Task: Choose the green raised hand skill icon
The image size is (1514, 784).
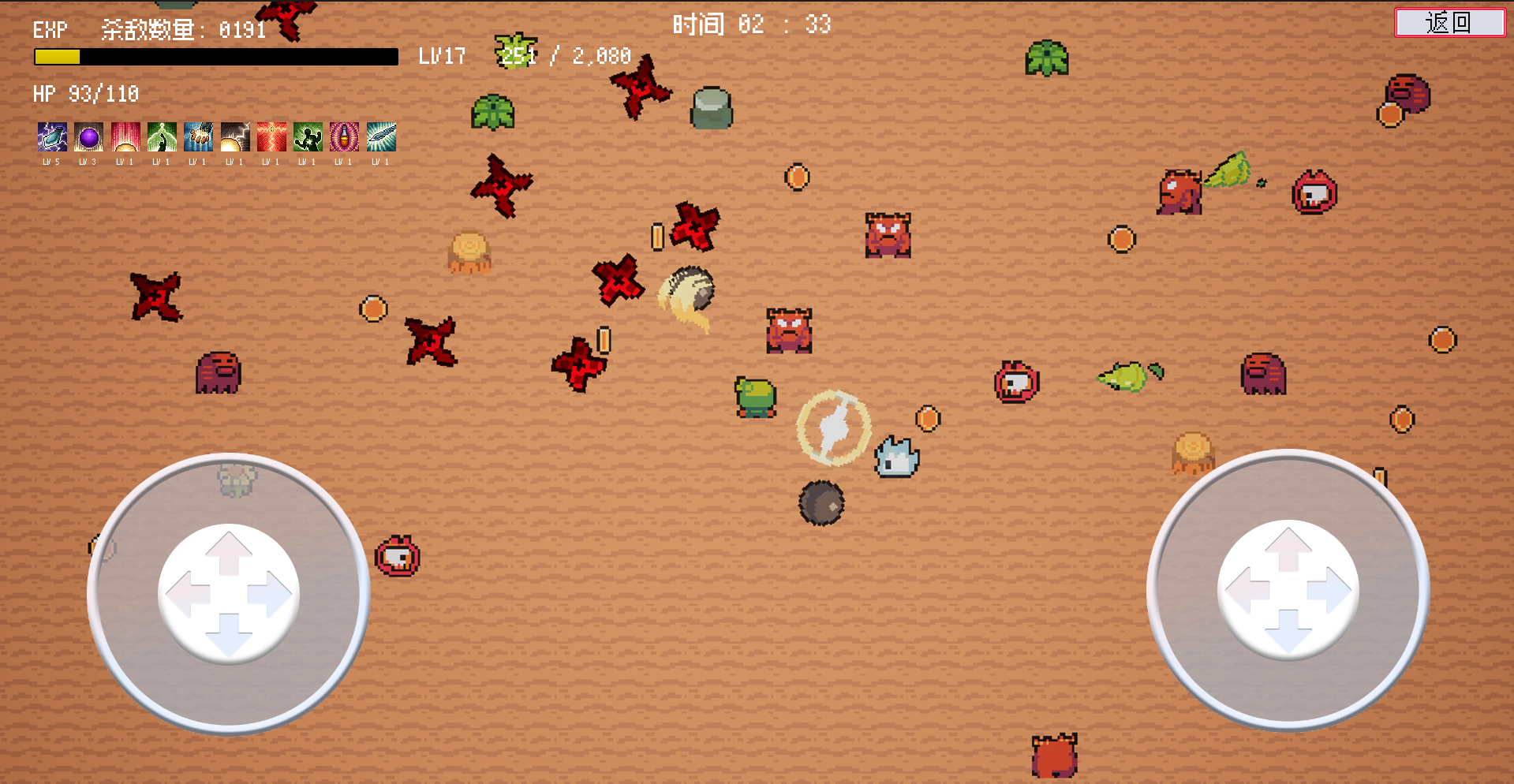Action: click(x=162, y=137)
